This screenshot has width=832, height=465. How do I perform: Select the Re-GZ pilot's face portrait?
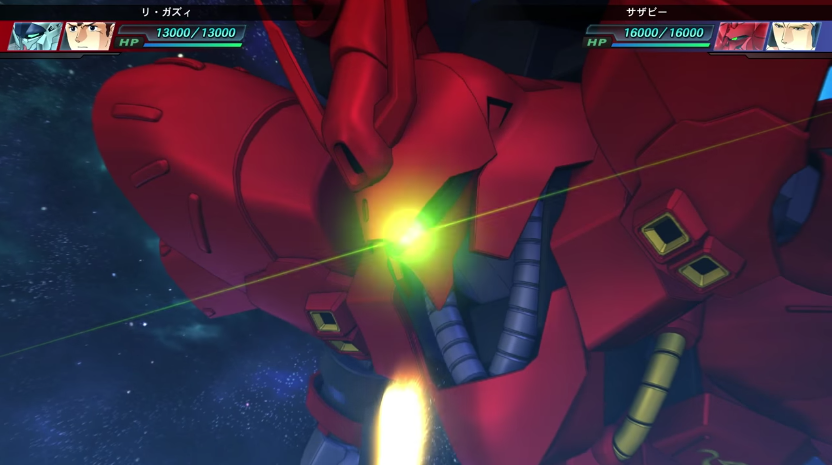[x=88, y=36]
